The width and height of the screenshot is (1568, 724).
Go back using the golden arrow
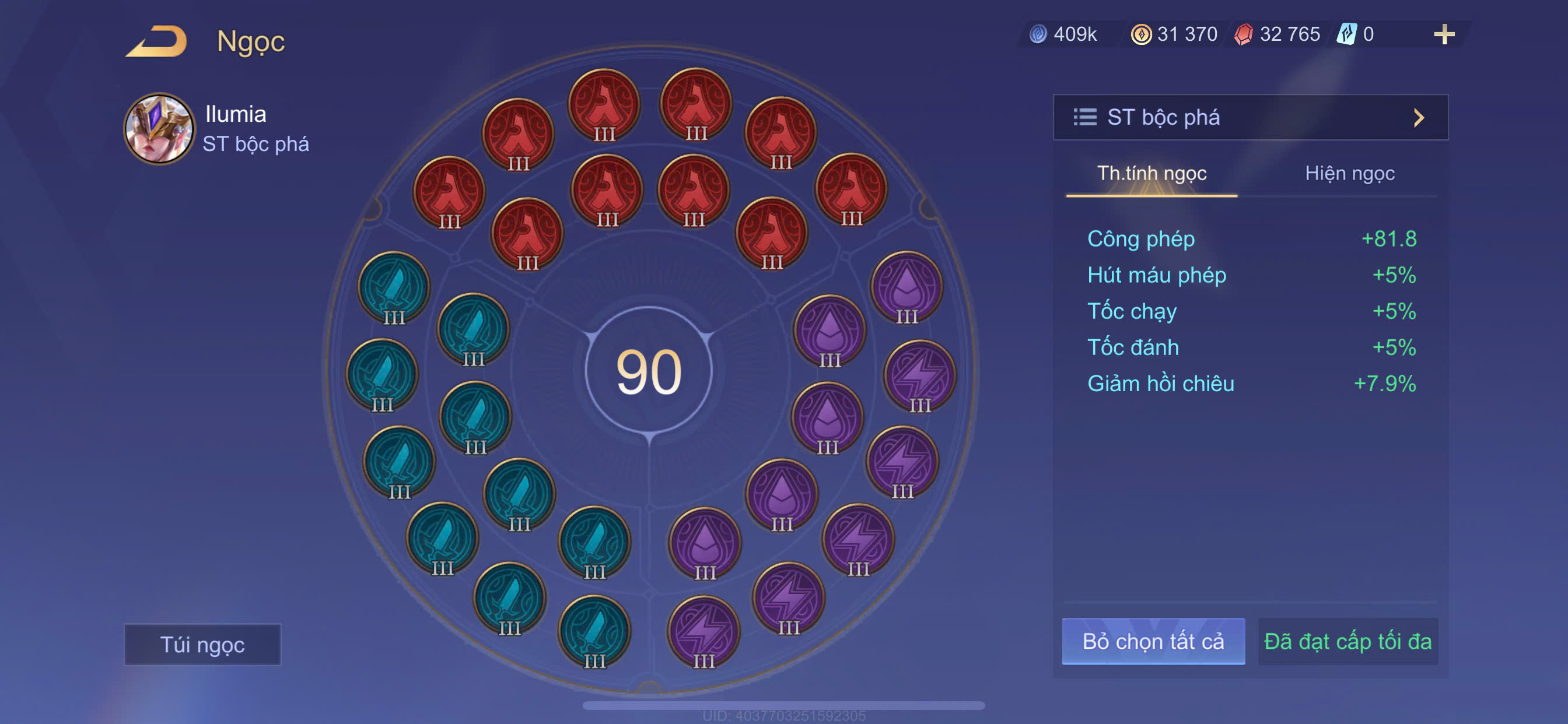pos(157,41)
